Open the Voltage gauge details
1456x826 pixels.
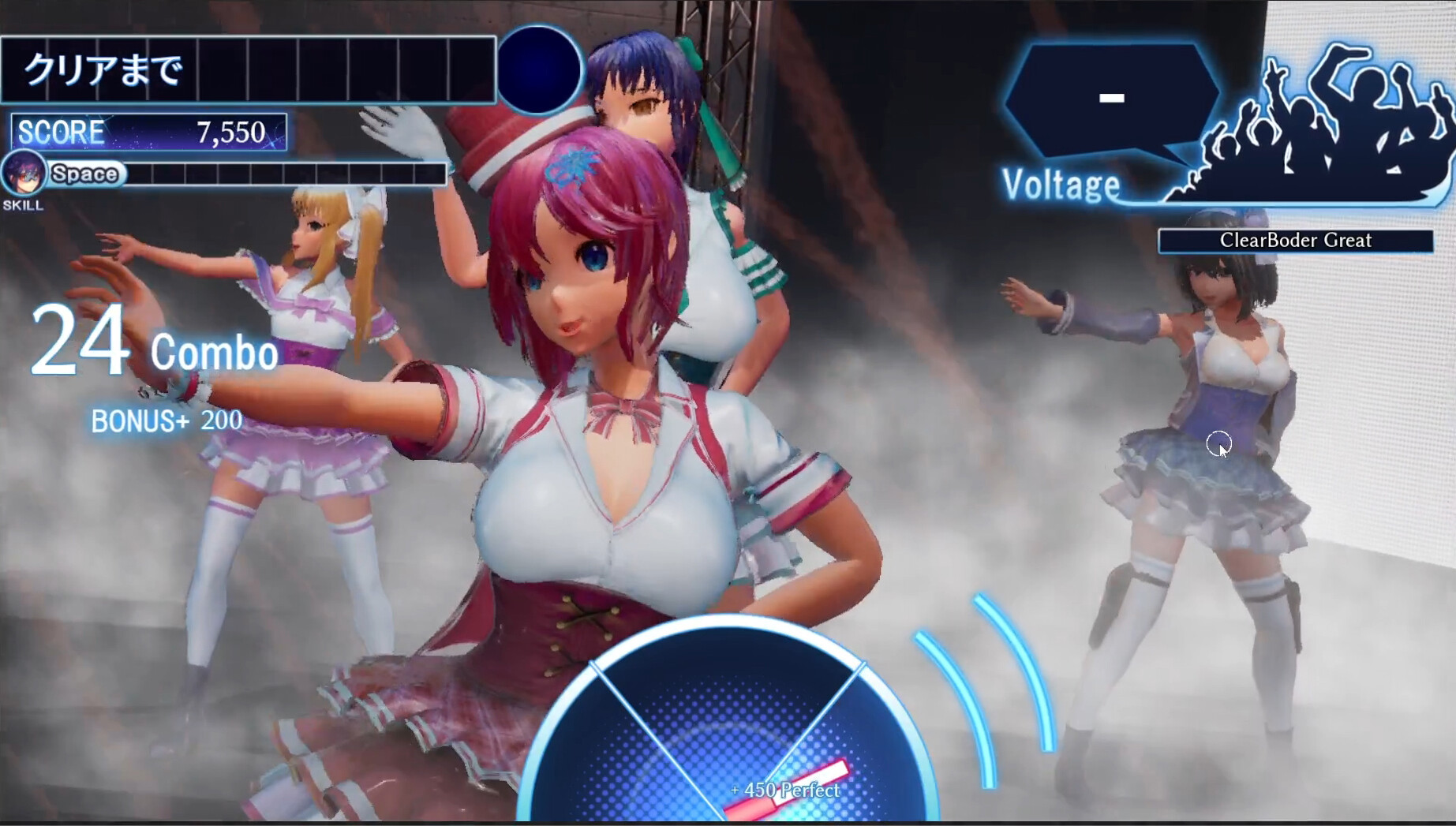click(1061, 186)
